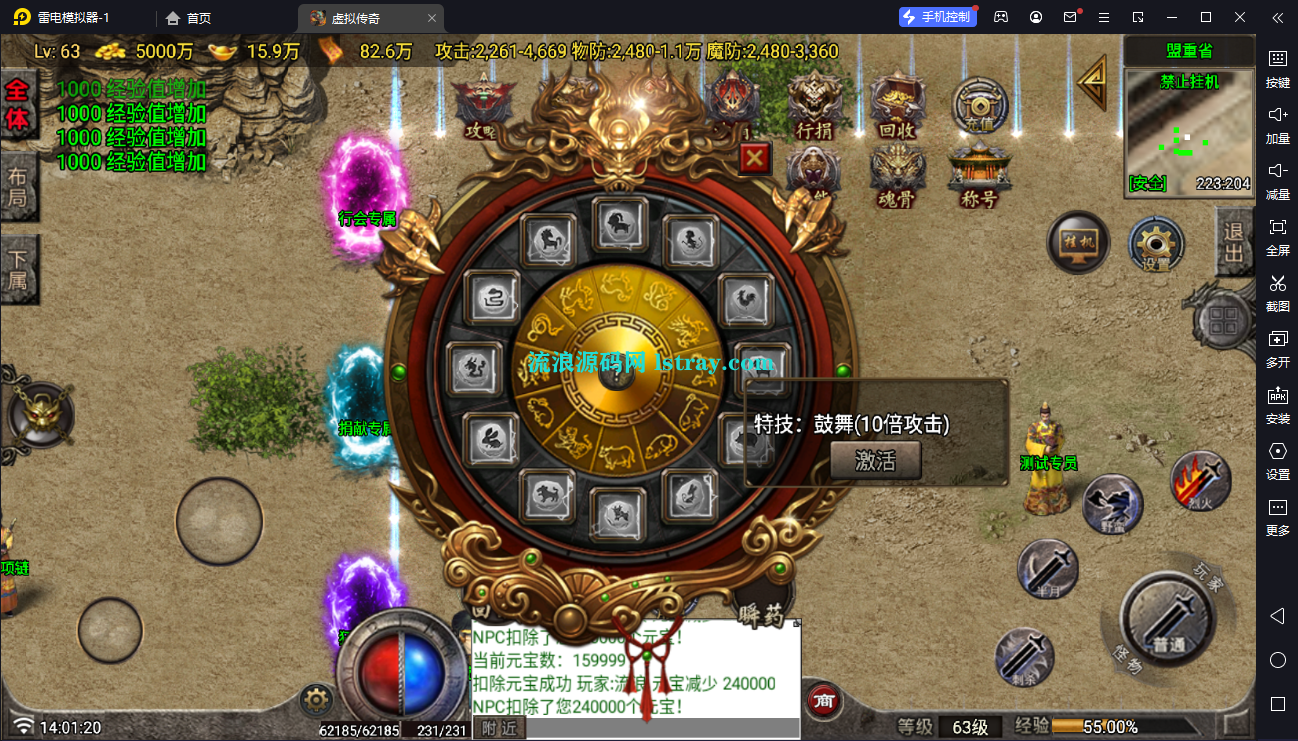Use the 半月 half-moon sword skill
The height and width of the screenshot is (741, 1298).
pos(1047,570)
